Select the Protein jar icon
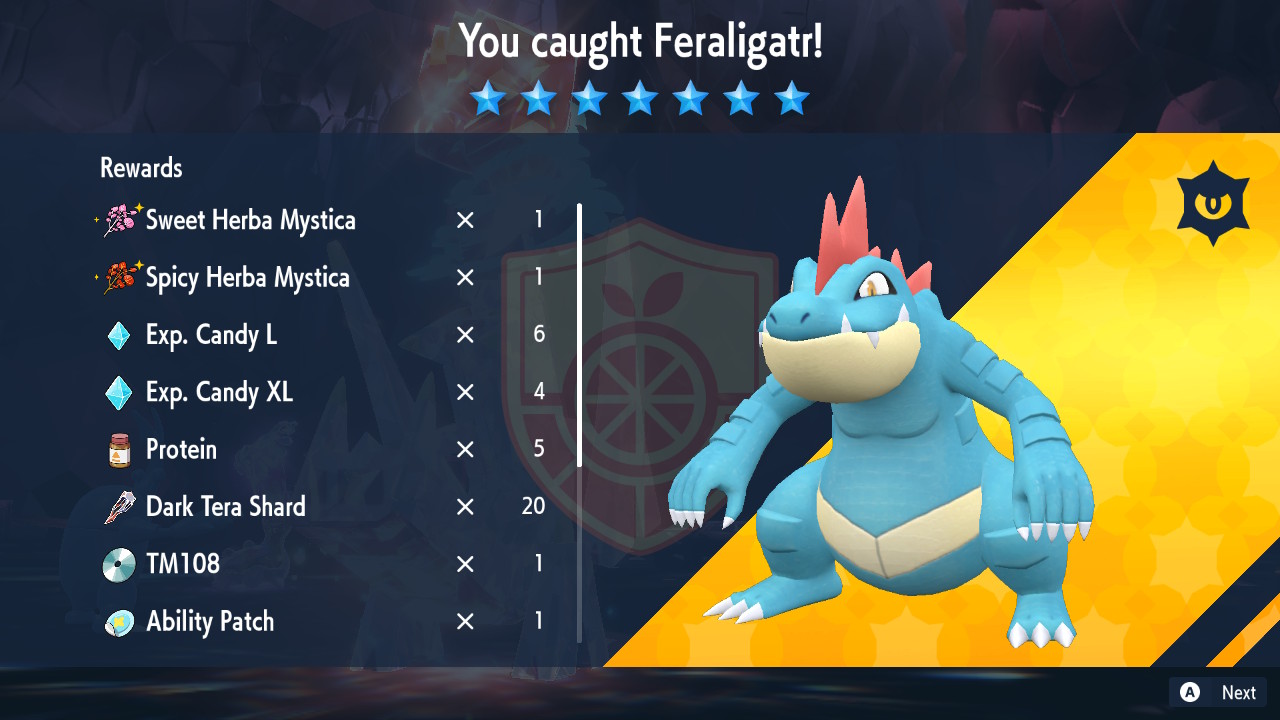 [118, 449]
